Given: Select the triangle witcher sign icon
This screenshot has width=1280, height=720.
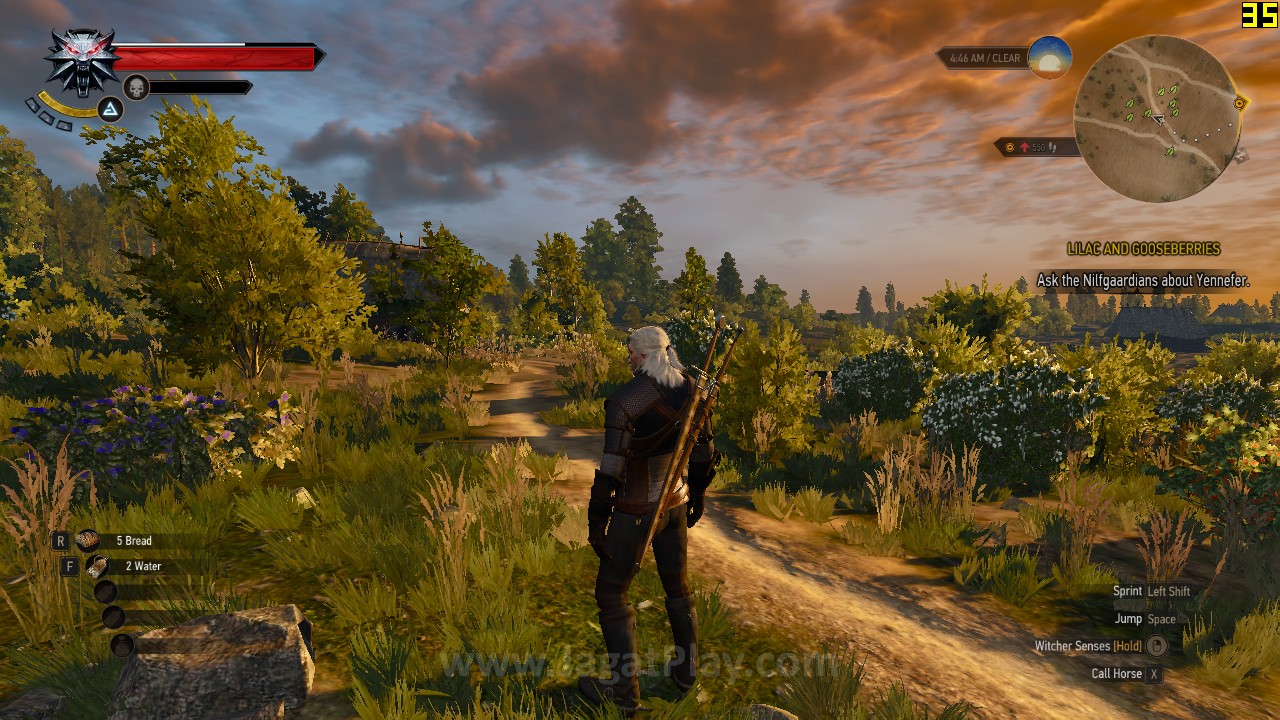Looking at the screenshot, I should coord(110,108).
